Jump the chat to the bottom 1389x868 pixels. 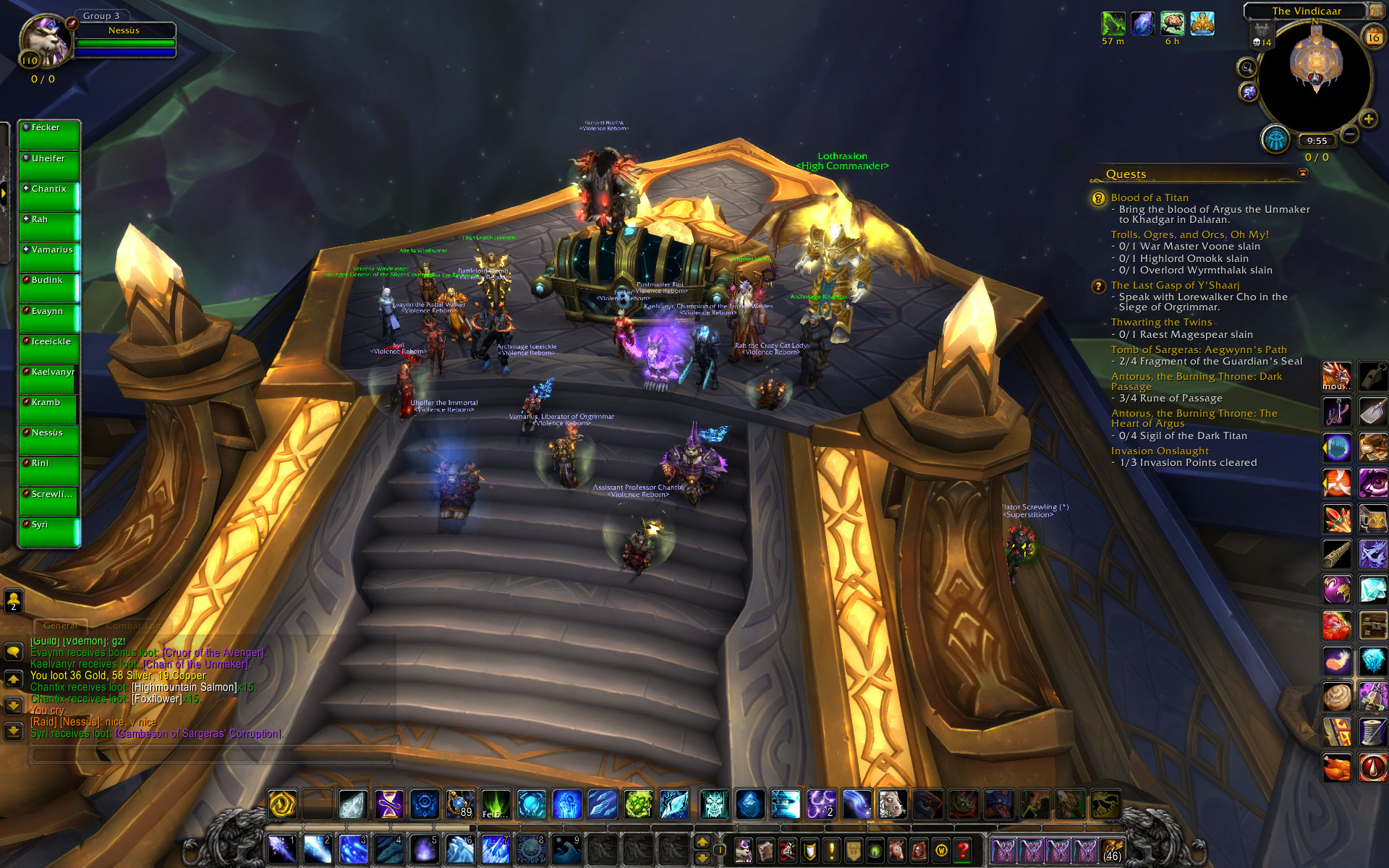click(13, 731)
